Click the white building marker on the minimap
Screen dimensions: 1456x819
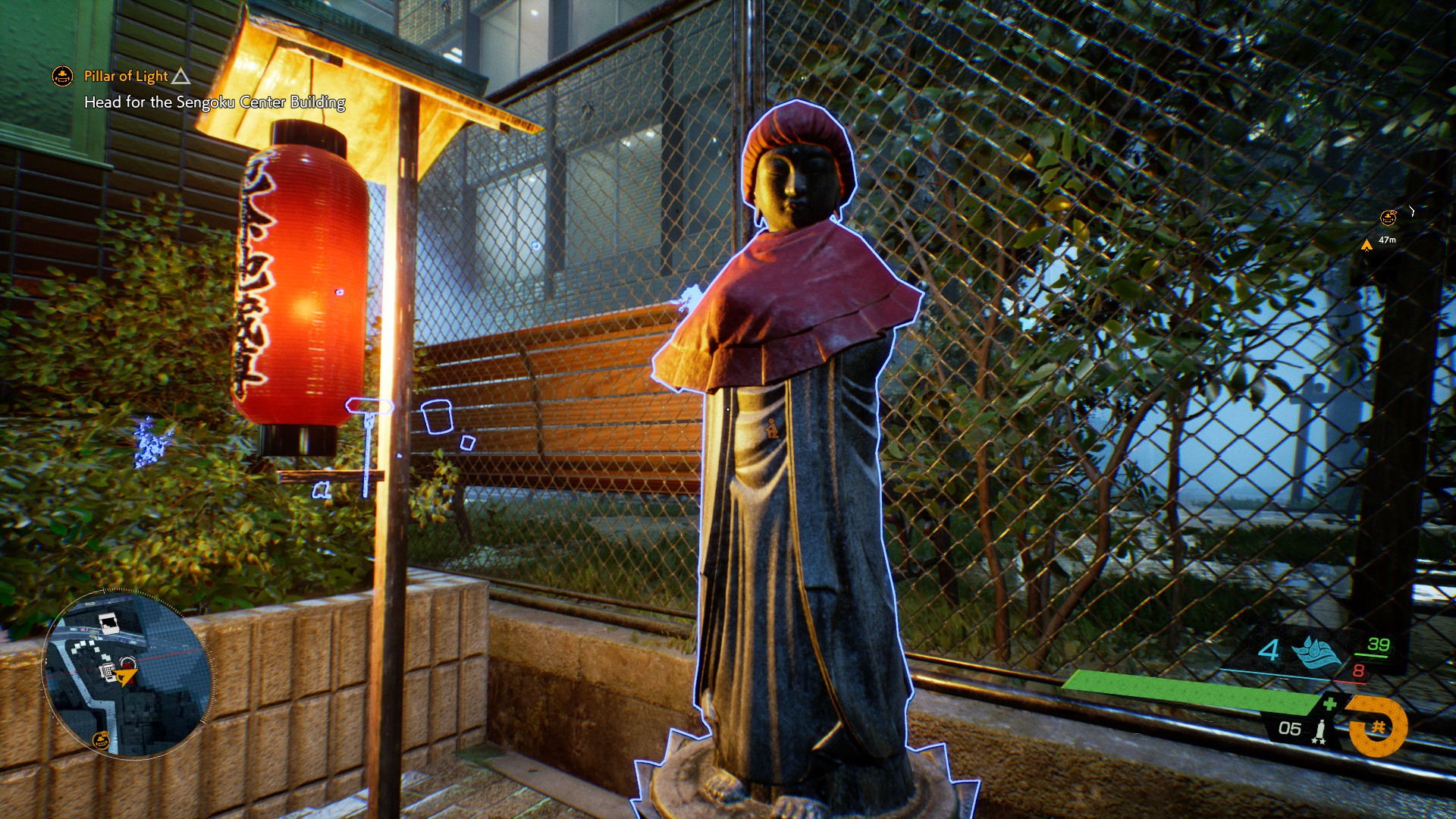(x=108, y=623)
